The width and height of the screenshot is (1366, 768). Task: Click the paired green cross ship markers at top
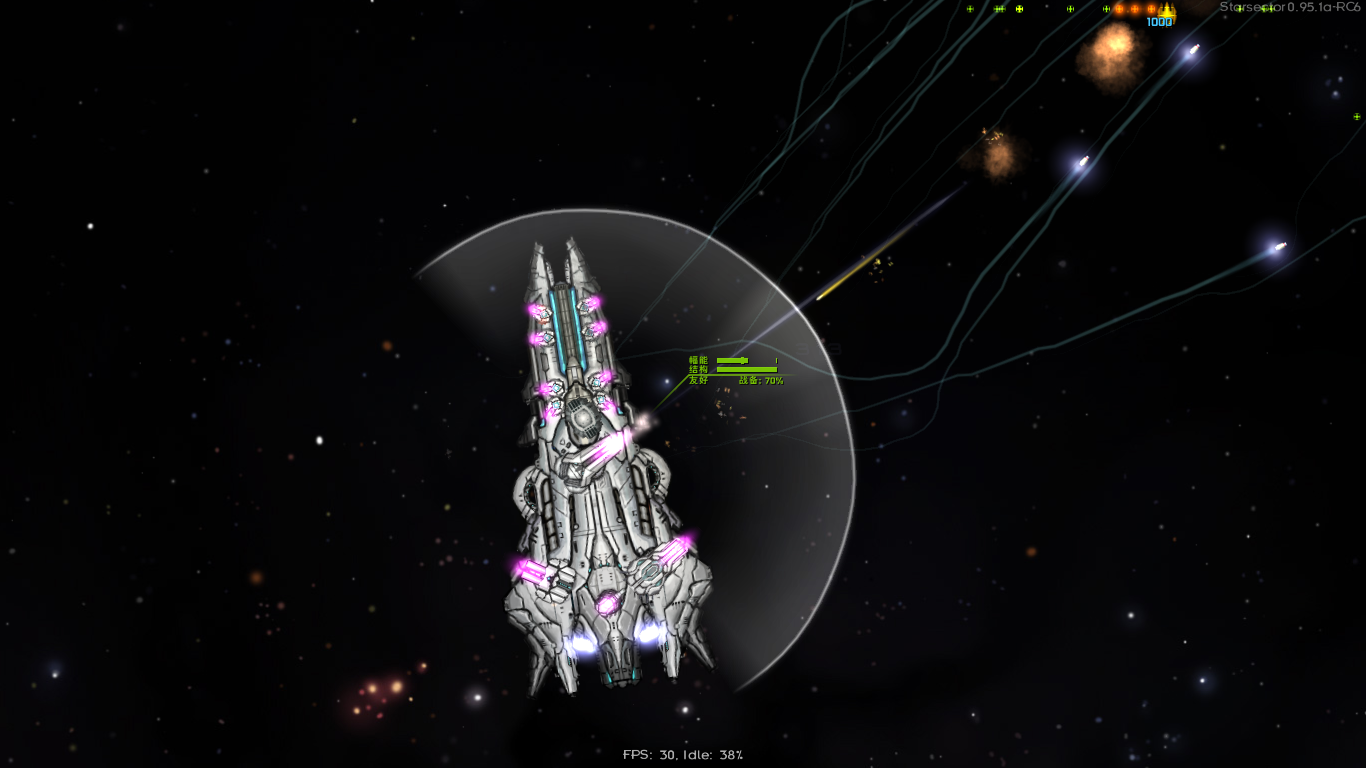998,10
